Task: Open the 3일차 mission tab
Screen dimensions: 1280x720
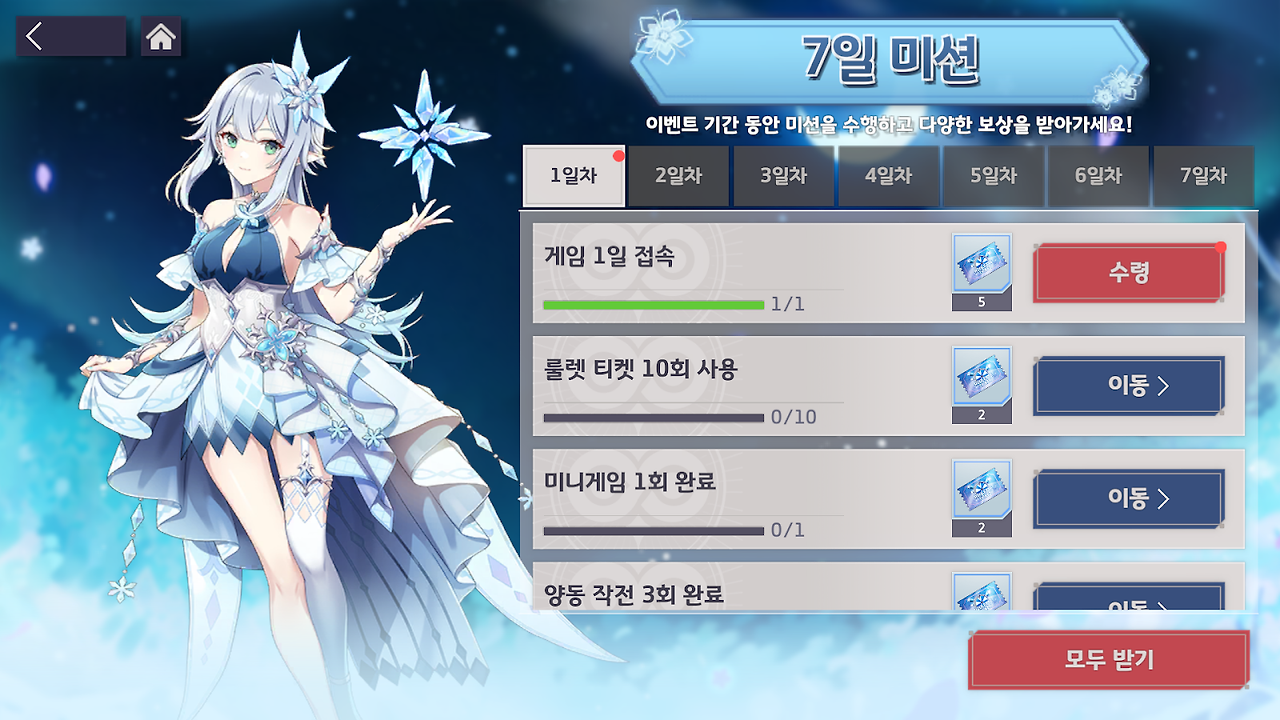Action: pos(783,176)
